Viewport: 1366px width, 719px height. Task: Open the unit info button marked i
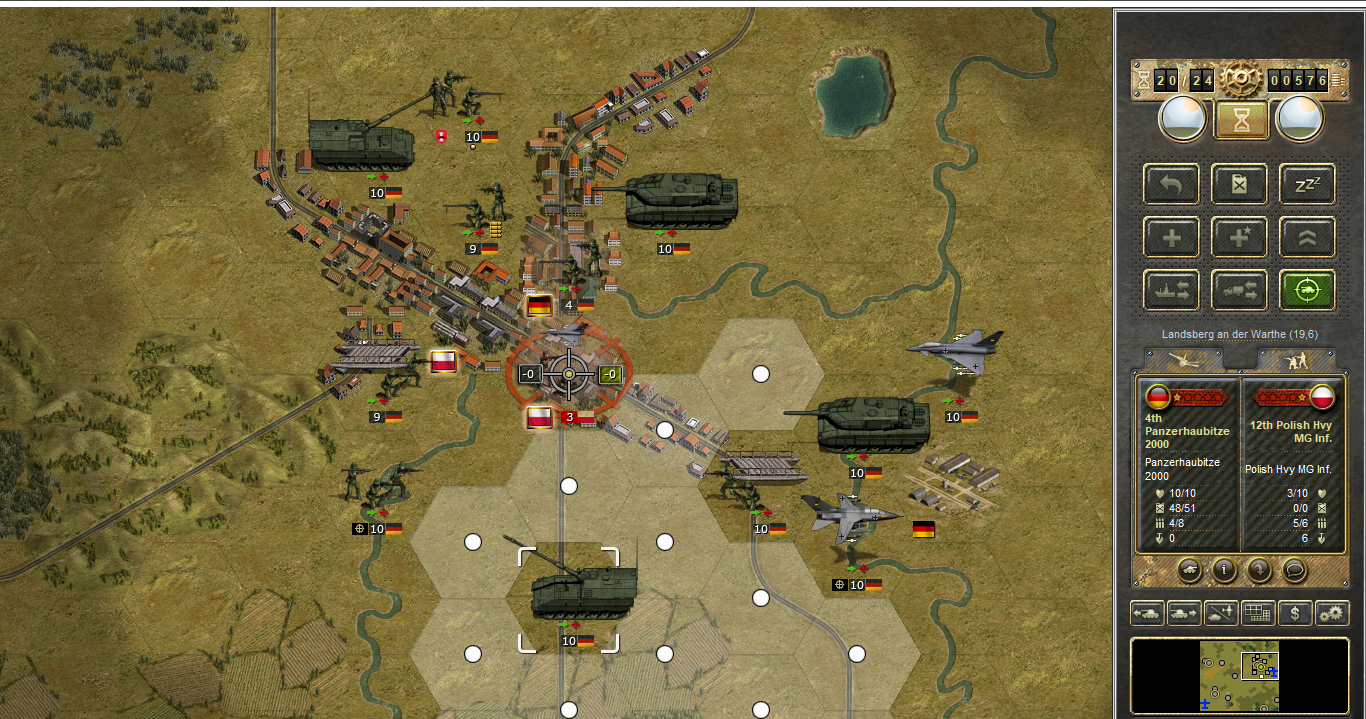click(x=1224, y=570)
